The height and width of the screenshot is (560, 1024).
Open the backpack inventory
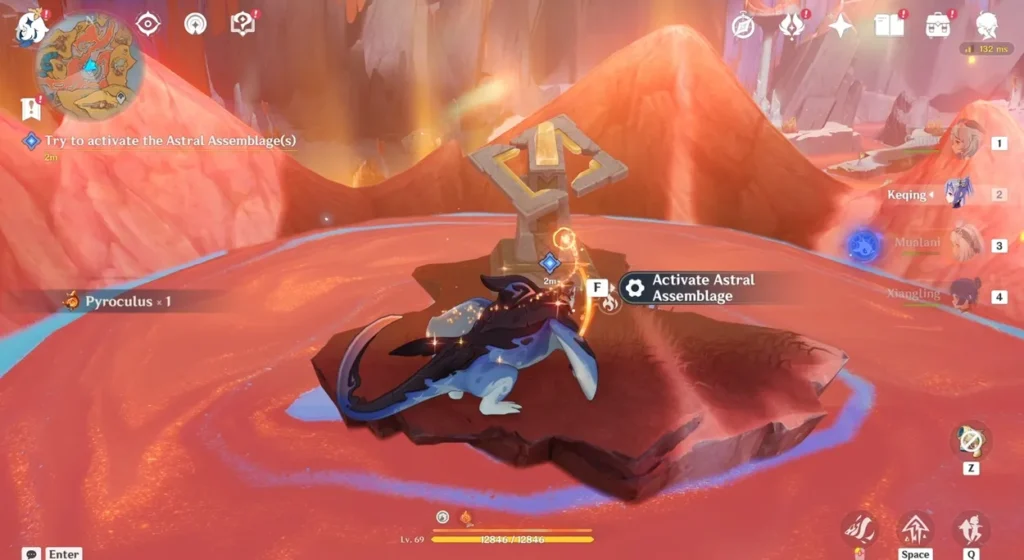[x=938, y=26]
